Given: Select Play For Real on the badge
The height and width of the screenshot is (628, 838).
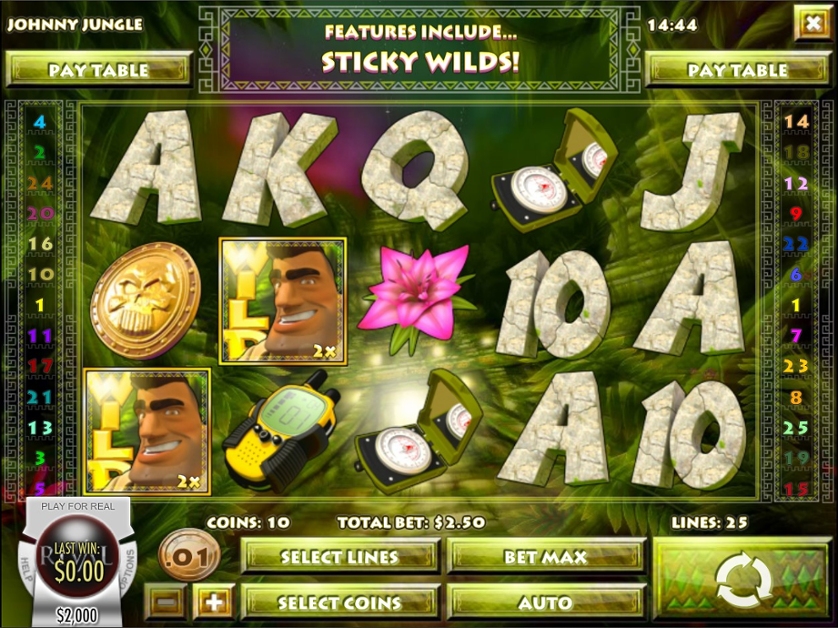Looking at the screenshot, I should click(x=78, y=507).
